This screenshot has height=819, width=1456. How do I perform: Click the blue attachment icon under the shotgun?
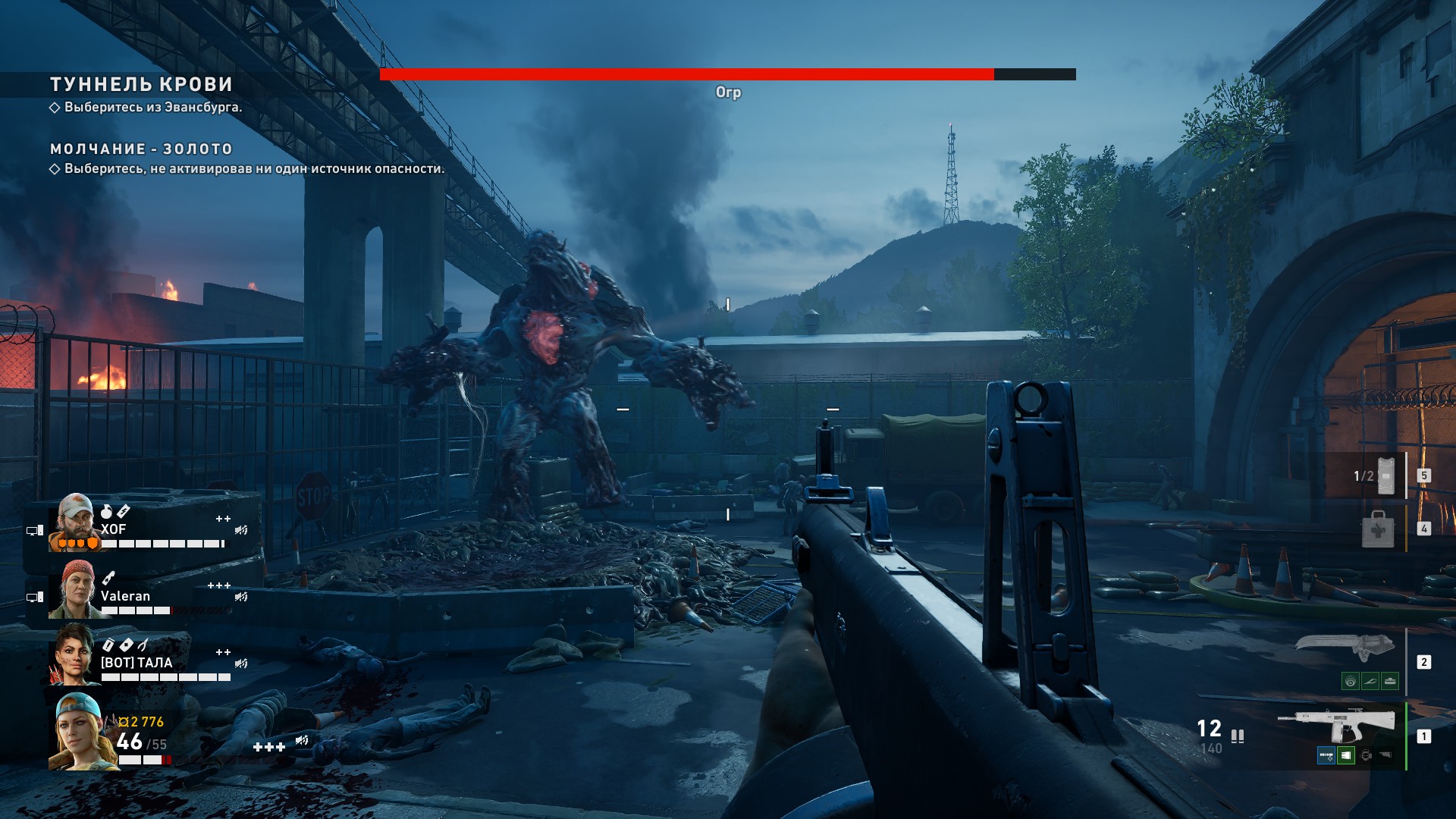pyautogui.click(x=1326, y=755)
